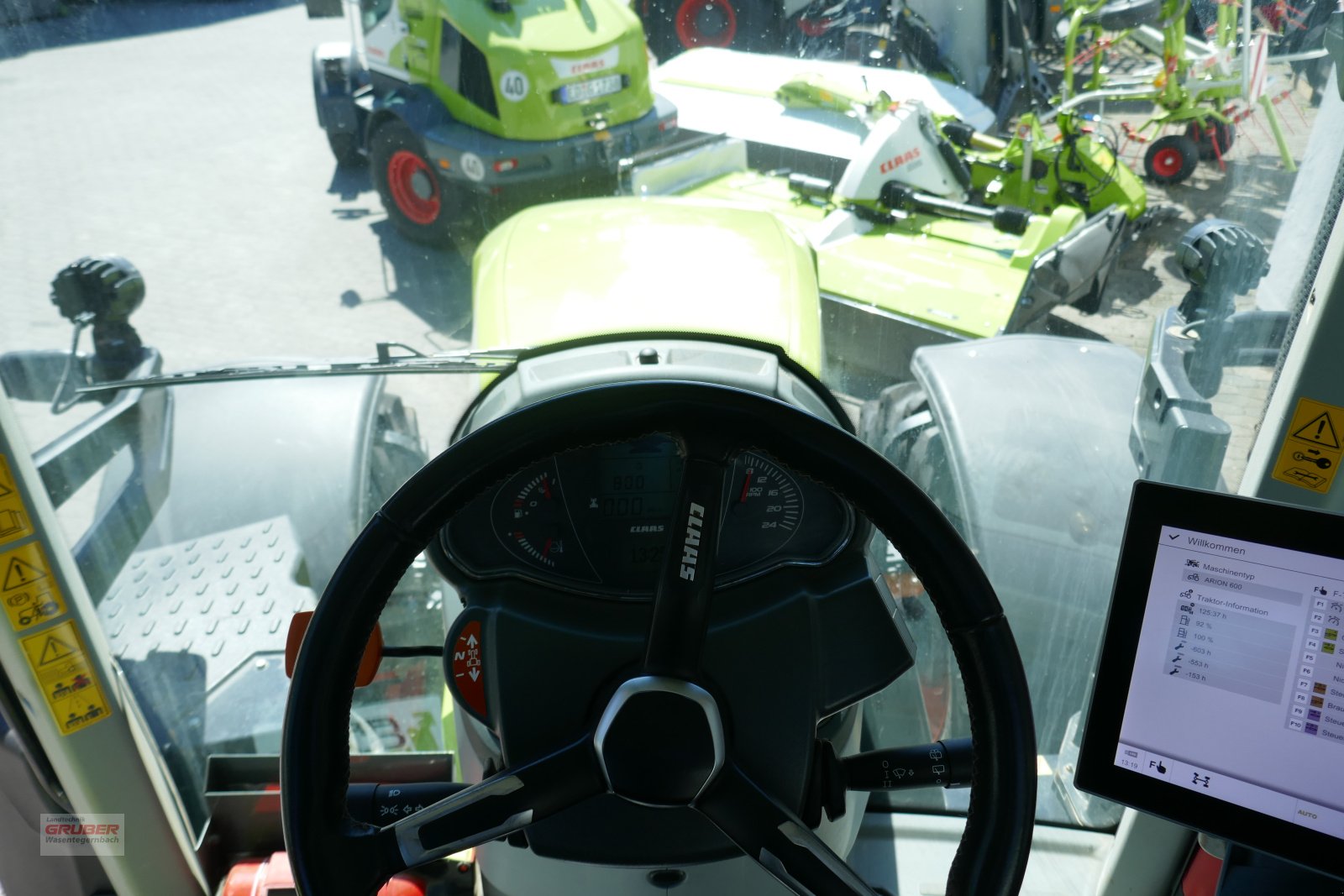Screen dimensions: 1344x896
Task: Select the operating hours icon showing 125:37 h
Action: [x=1185, y=608]
